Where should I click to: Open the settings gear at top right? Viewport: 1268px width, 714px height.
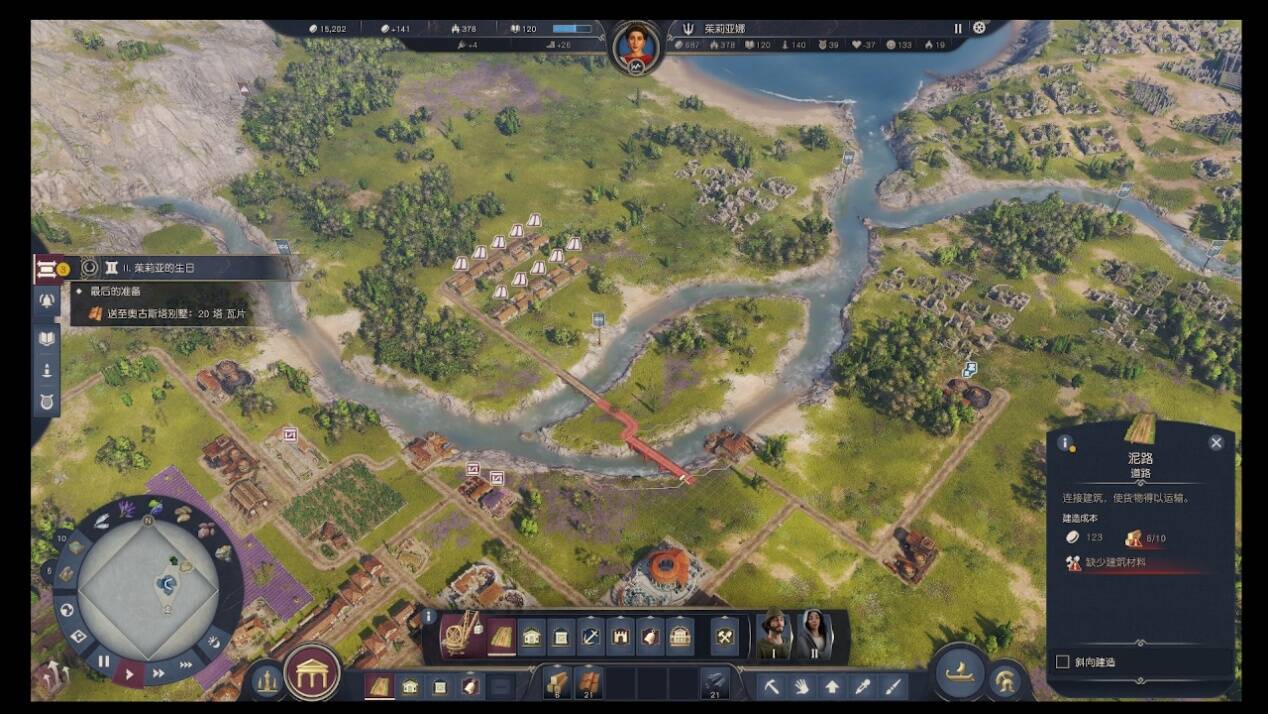click(979, 28)
